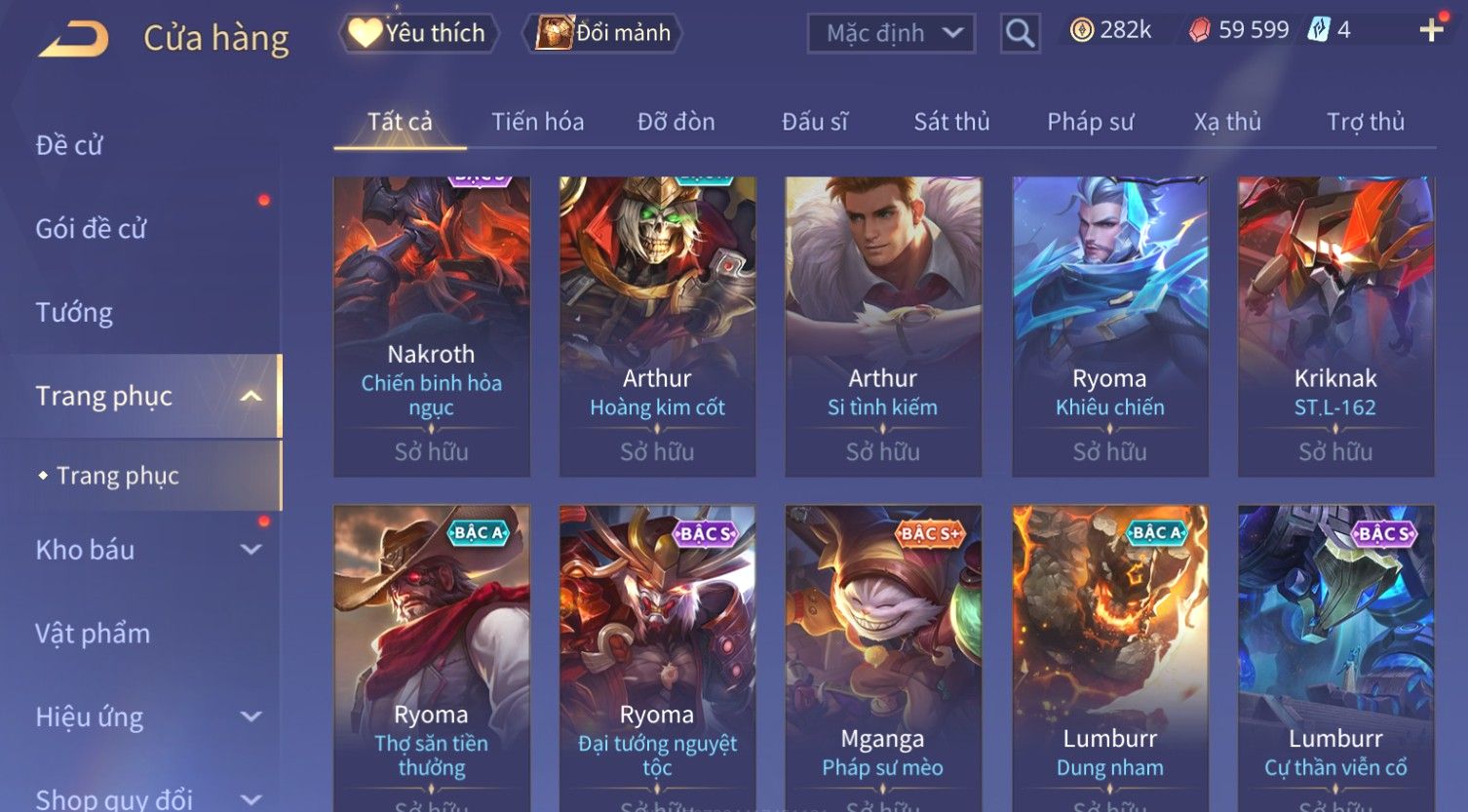Add currency with the plus button
Image resolution: width=1468 pixels, height=812 pixels.
coord(1431,30)
